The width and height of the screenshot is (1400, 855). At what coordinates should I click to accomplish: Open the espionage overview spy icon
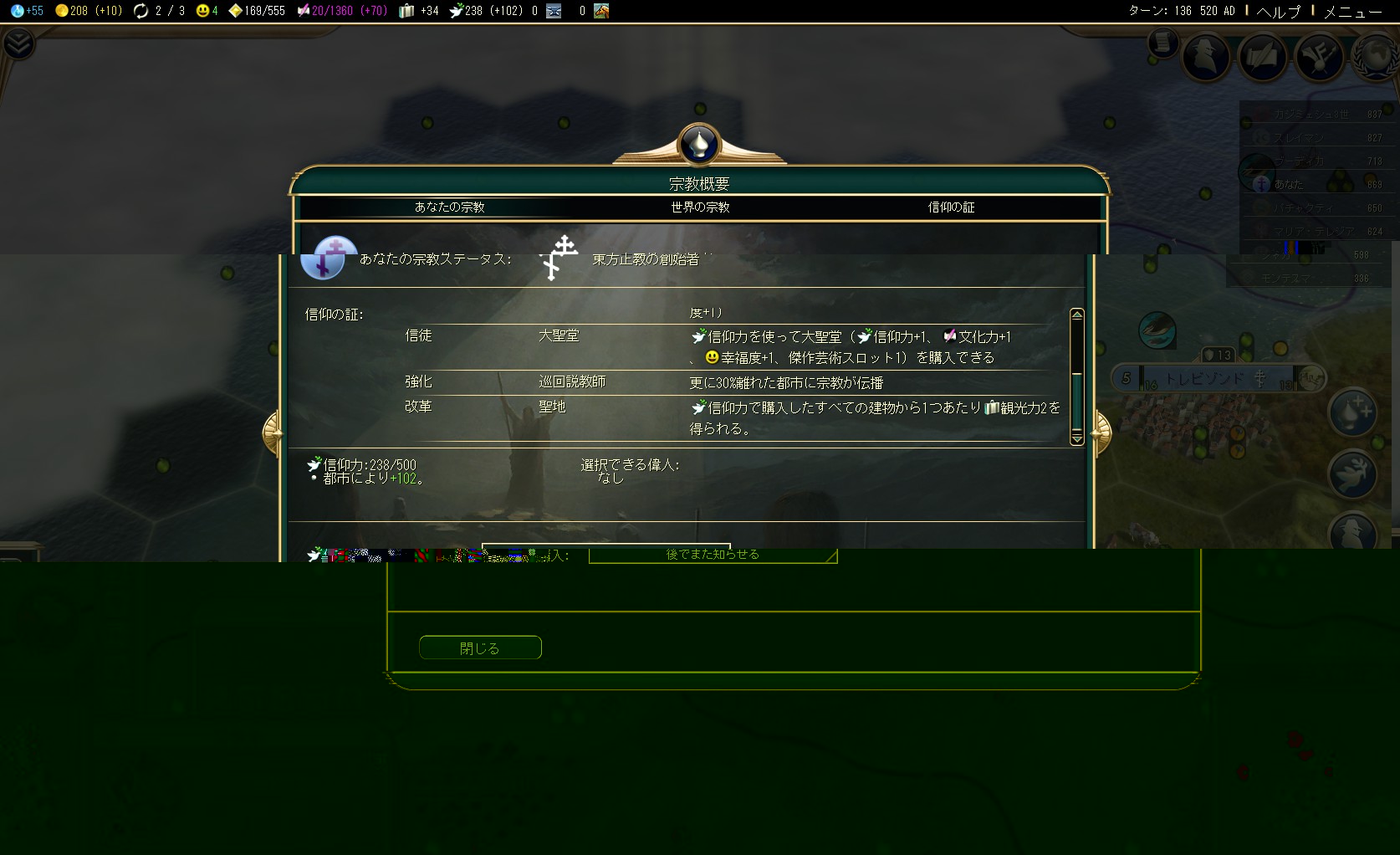pyautogui.click(x=1206, y=57)
